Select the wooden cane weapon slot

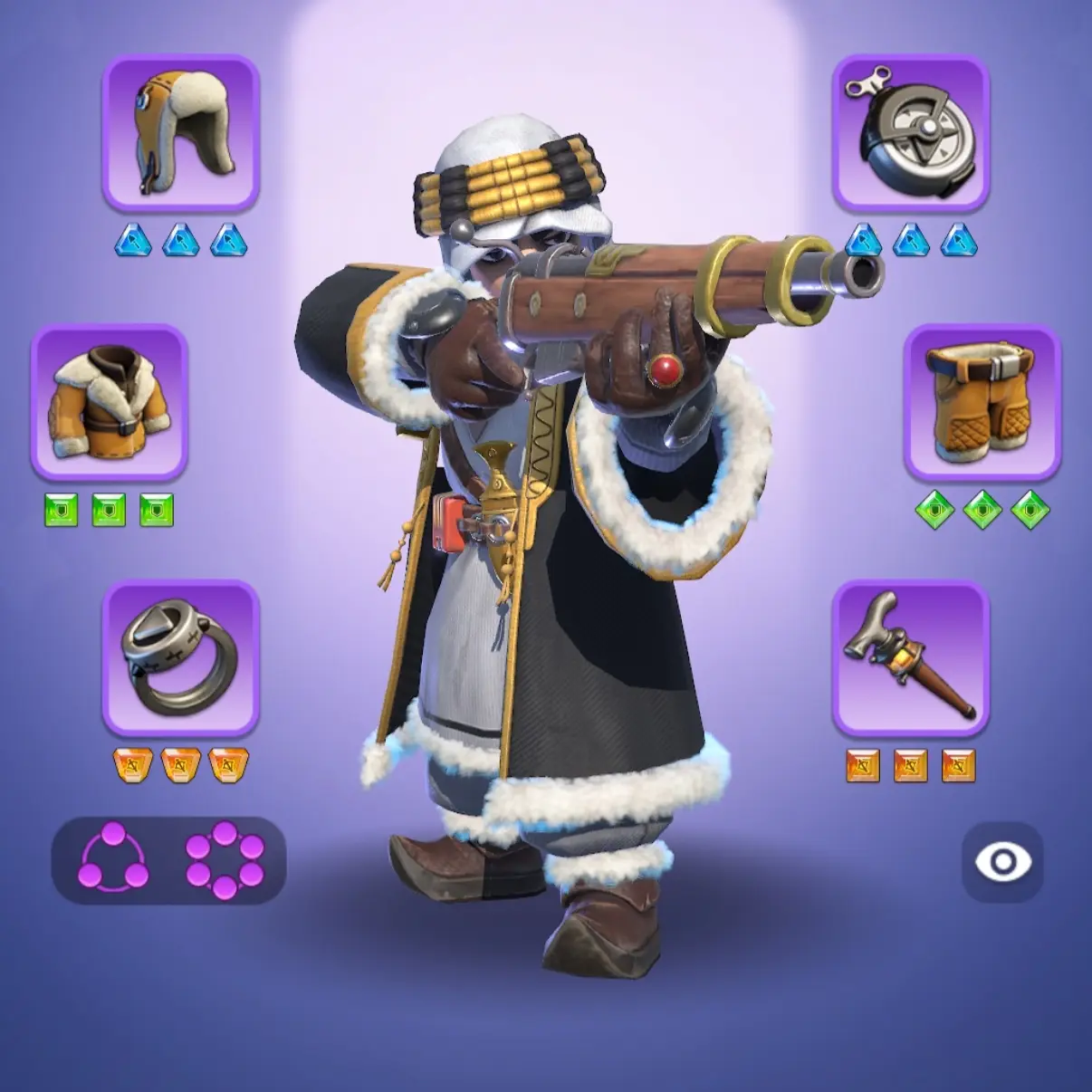point(910,657)
